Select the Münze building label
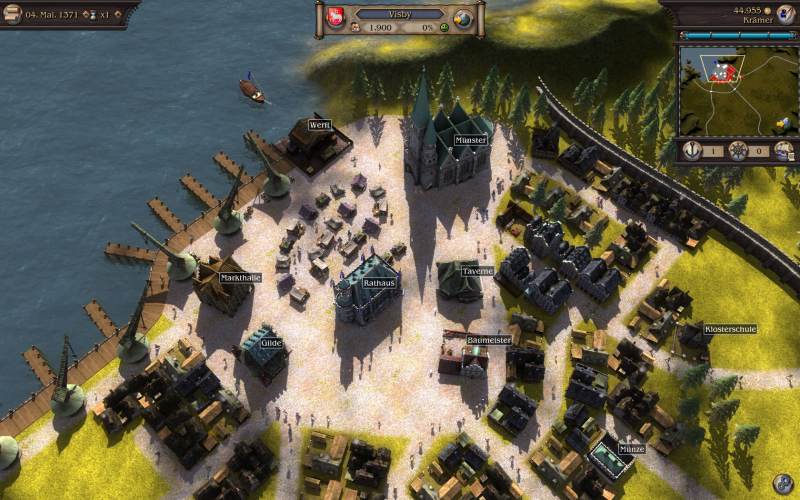Image resolution: width=800 pixels, height=500 pixels. (631, 449)
